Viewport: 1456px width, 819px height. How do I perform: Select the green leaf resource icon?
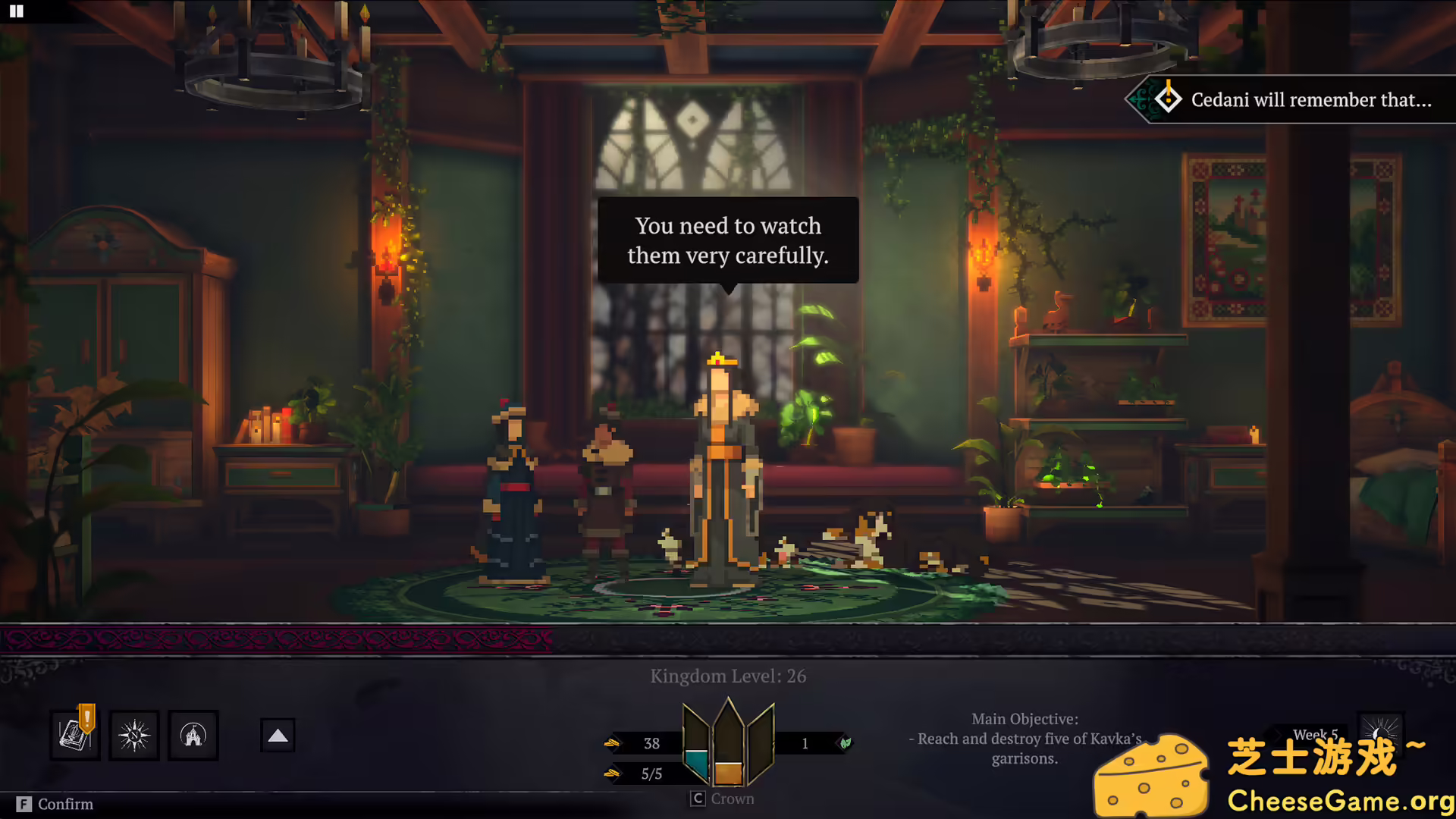(844, 743)
